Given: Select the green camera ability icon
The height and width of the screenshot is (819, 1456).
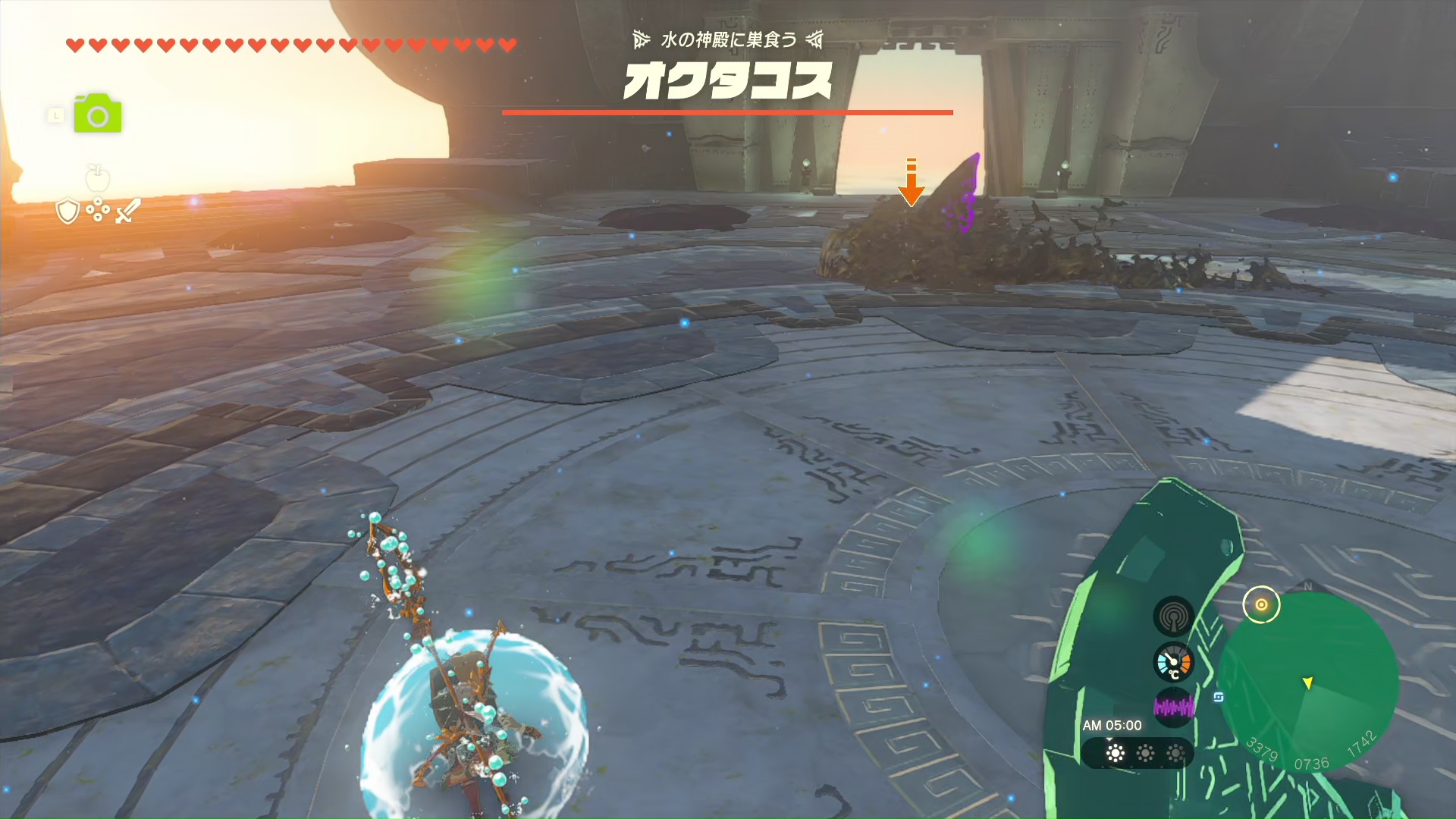Looking at the screenshot, I should point(98,114).
